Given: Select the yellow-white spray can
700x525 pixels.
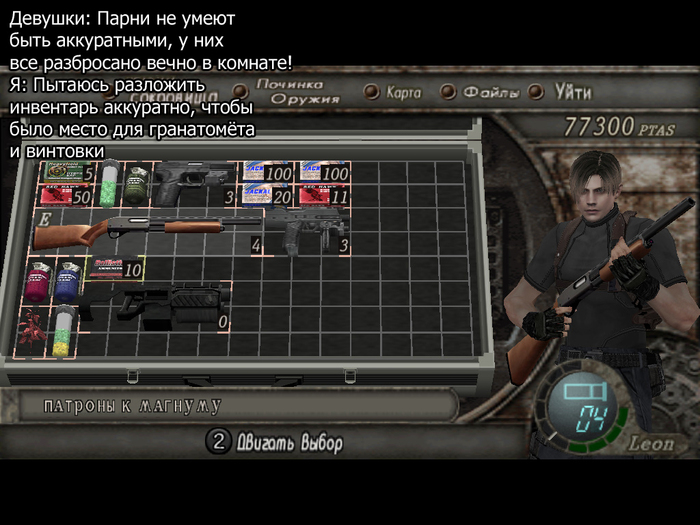Looking at the screenshot, I should (64, 330).
